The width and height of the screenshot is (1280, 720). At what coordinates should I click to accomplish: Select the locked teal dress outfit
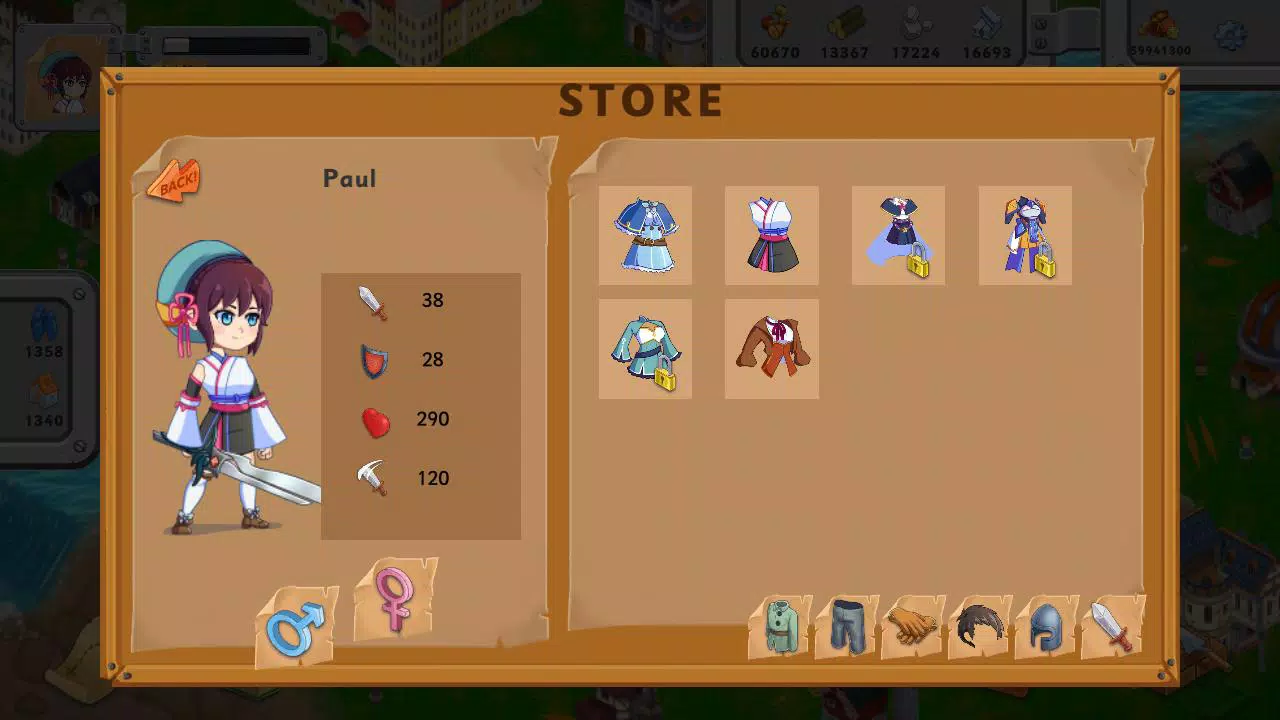644,349
